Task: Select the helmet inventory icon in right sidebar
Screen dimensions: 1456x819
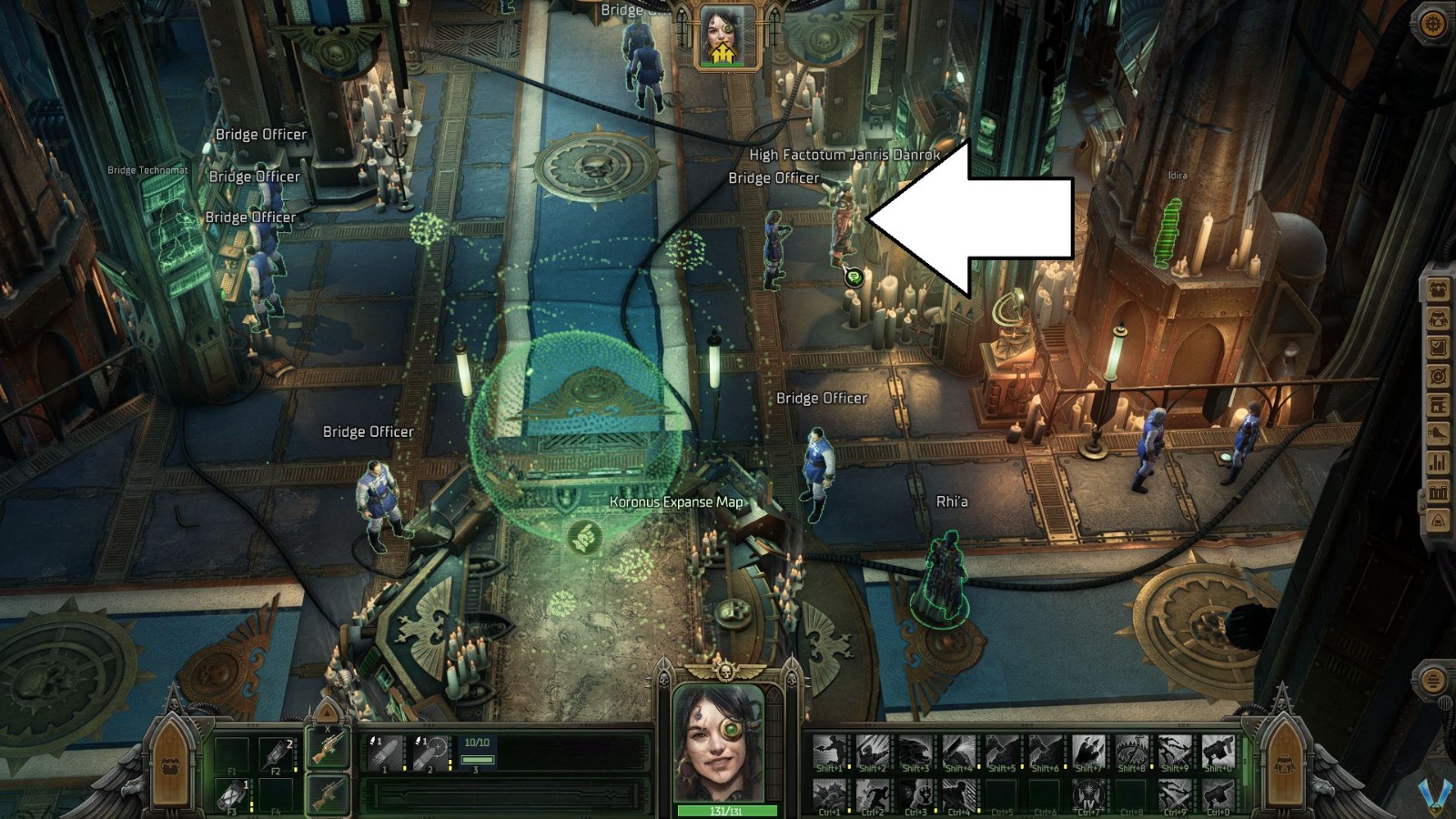Action: click(x=1438, y=320)
